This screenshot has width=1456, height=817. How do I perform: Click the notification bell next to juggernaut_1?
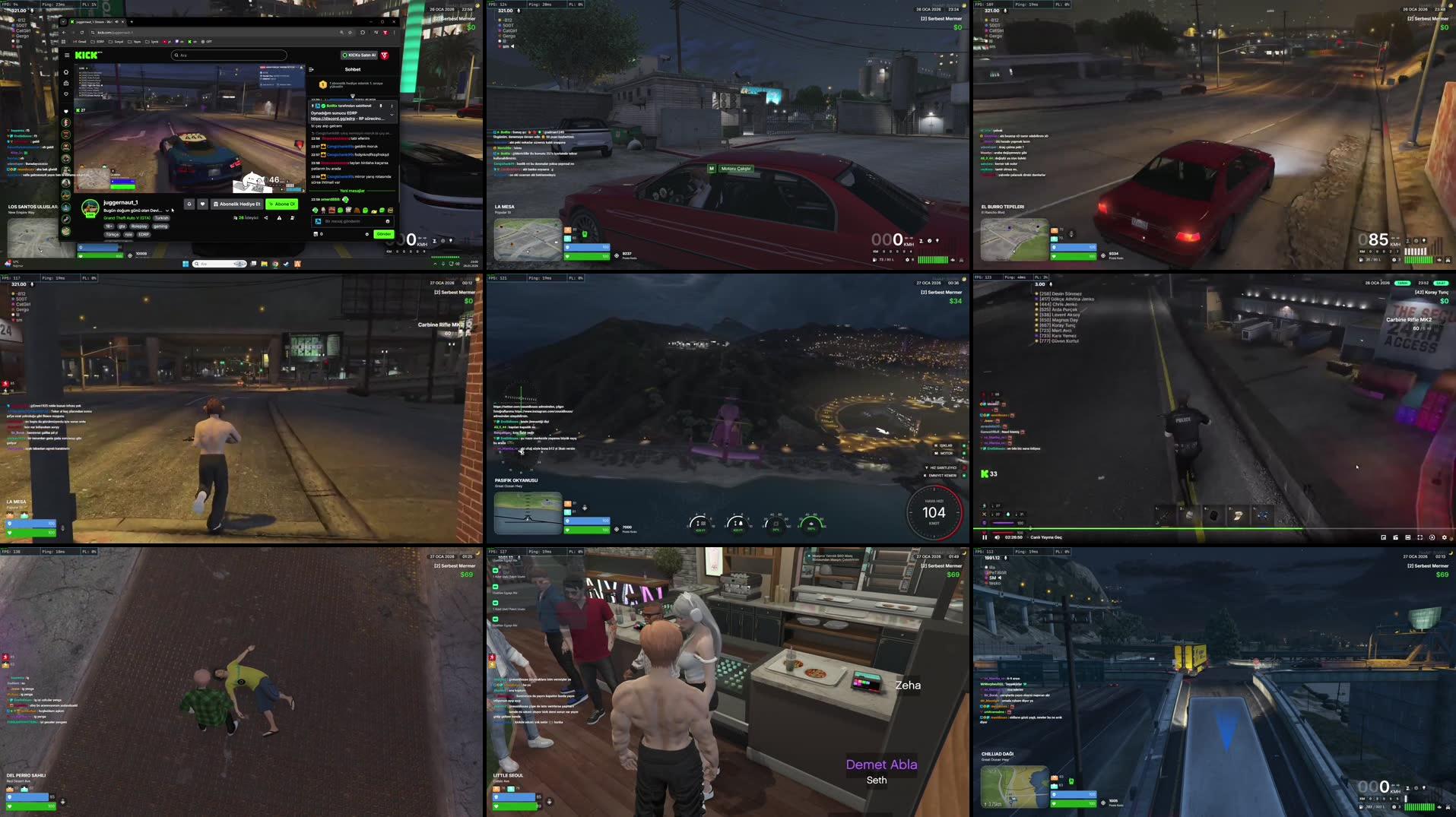point(189,204)
